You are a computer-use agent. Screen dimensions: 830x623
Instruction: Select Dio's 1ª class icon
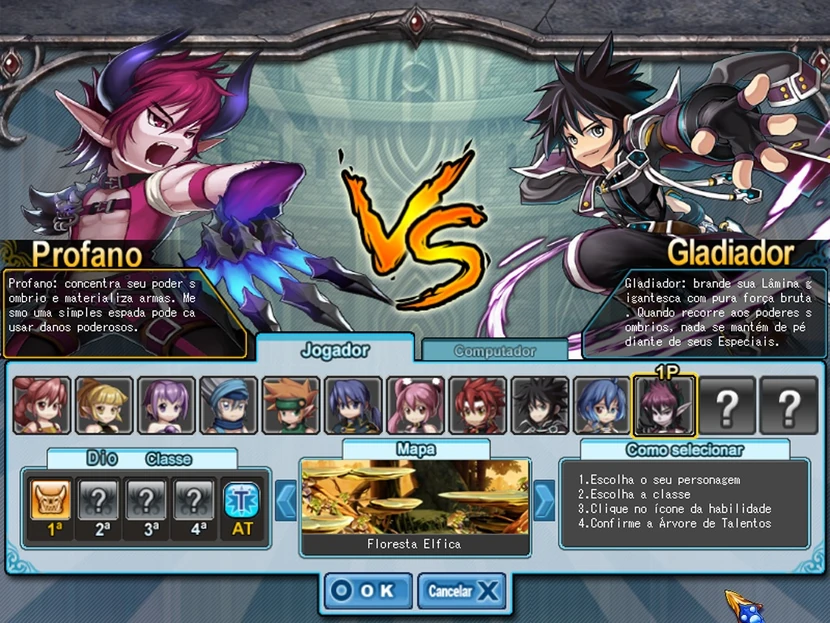click(x=49, y=498)
